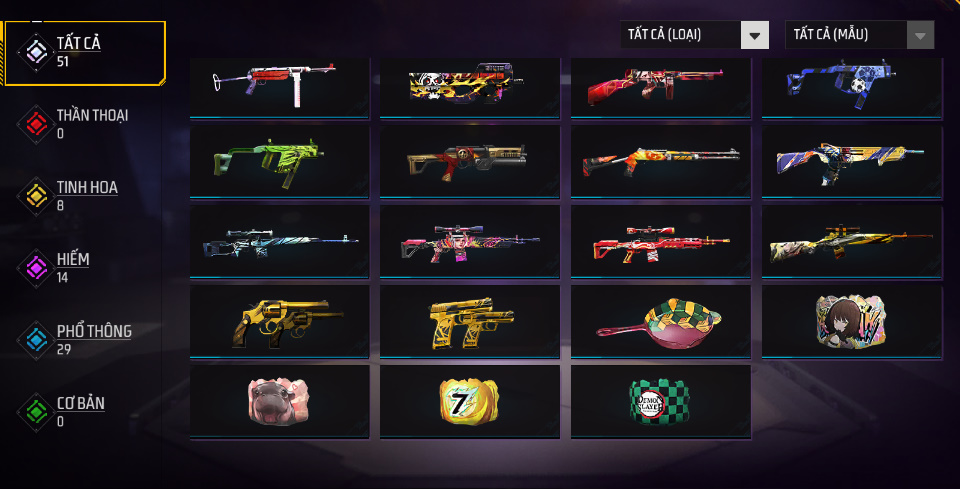Expand the Tất Cả (Mẫu) dropdown
960x489 pixels.
pyautogui.click(x=860, y=35)
